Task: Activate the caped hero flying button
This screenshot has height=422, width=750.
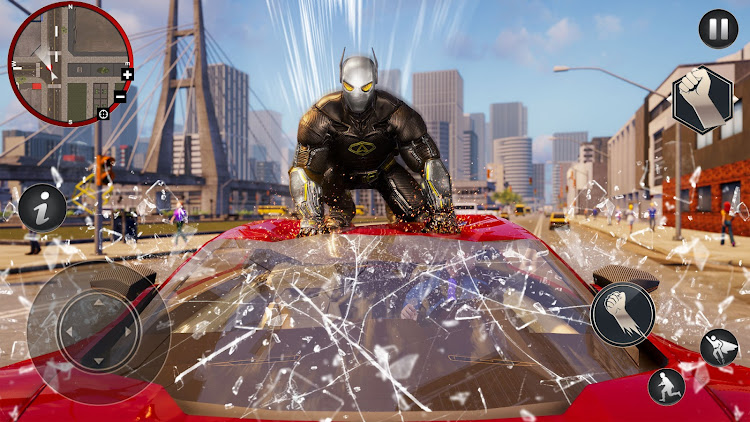Action: 719,346
